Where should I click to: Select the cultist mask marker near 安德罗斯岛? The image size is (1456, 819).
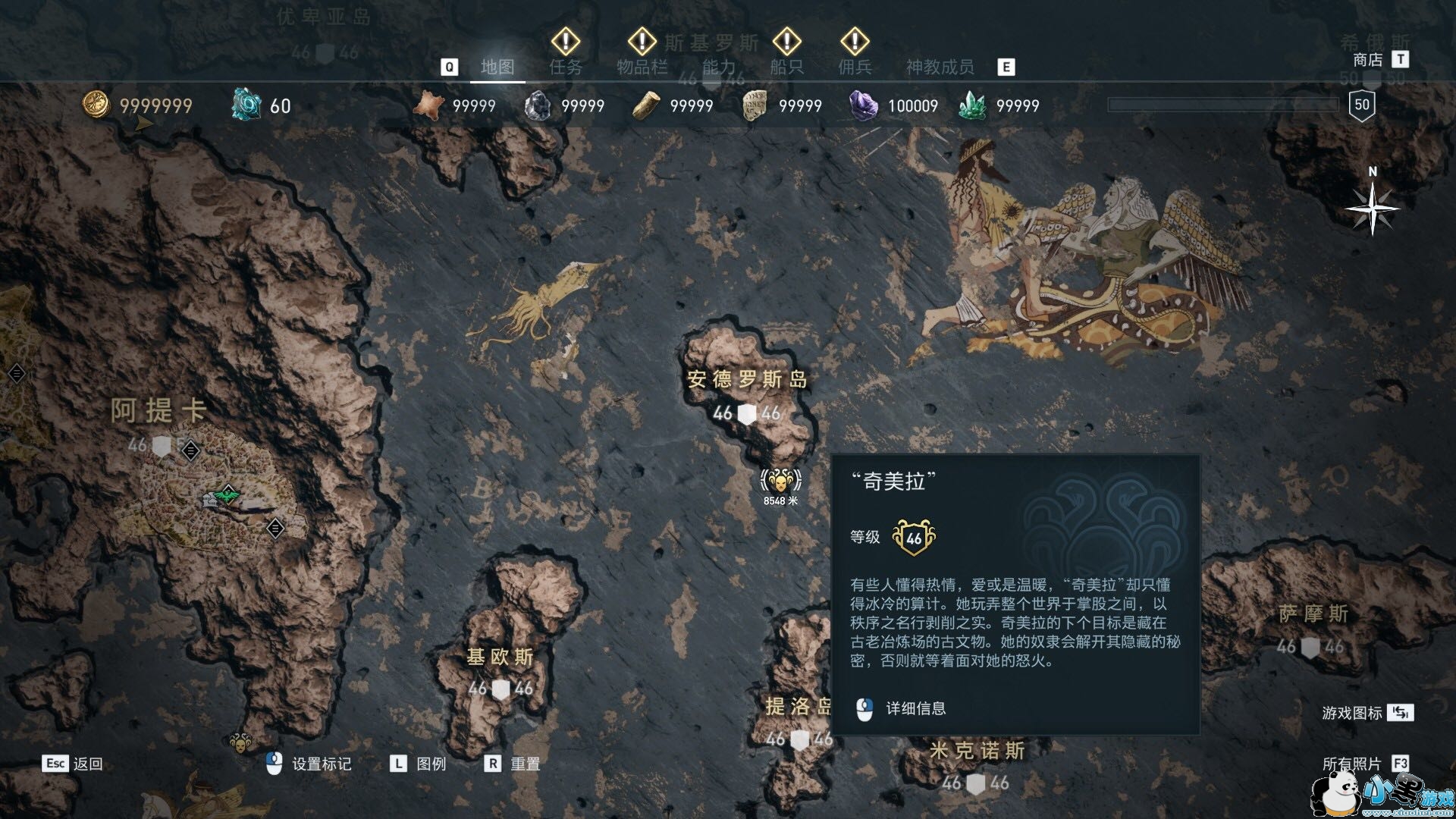[x=780, y=481]
